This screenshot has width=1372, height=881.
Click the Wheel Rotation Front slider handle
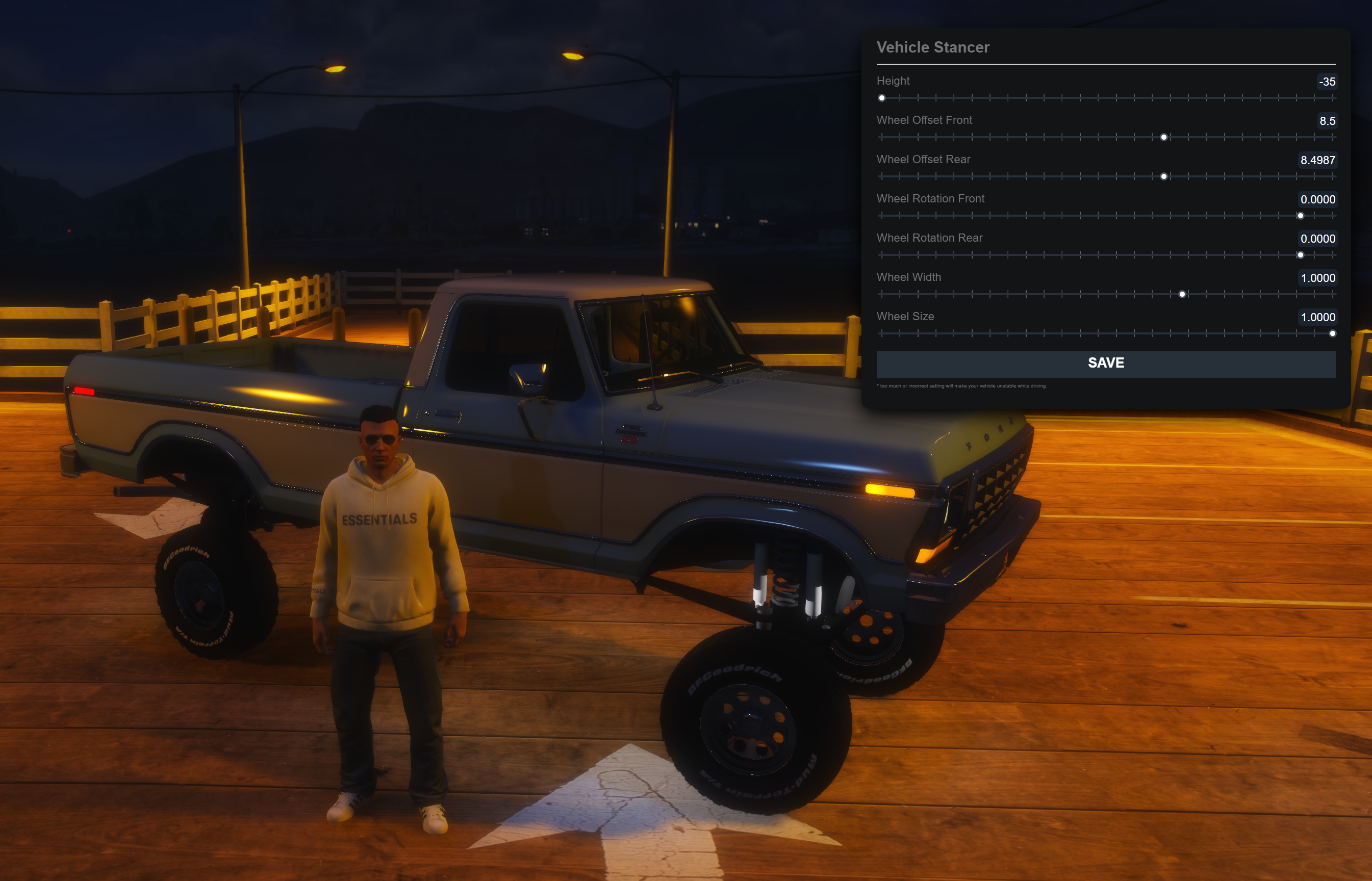(x=1301, y=216)
